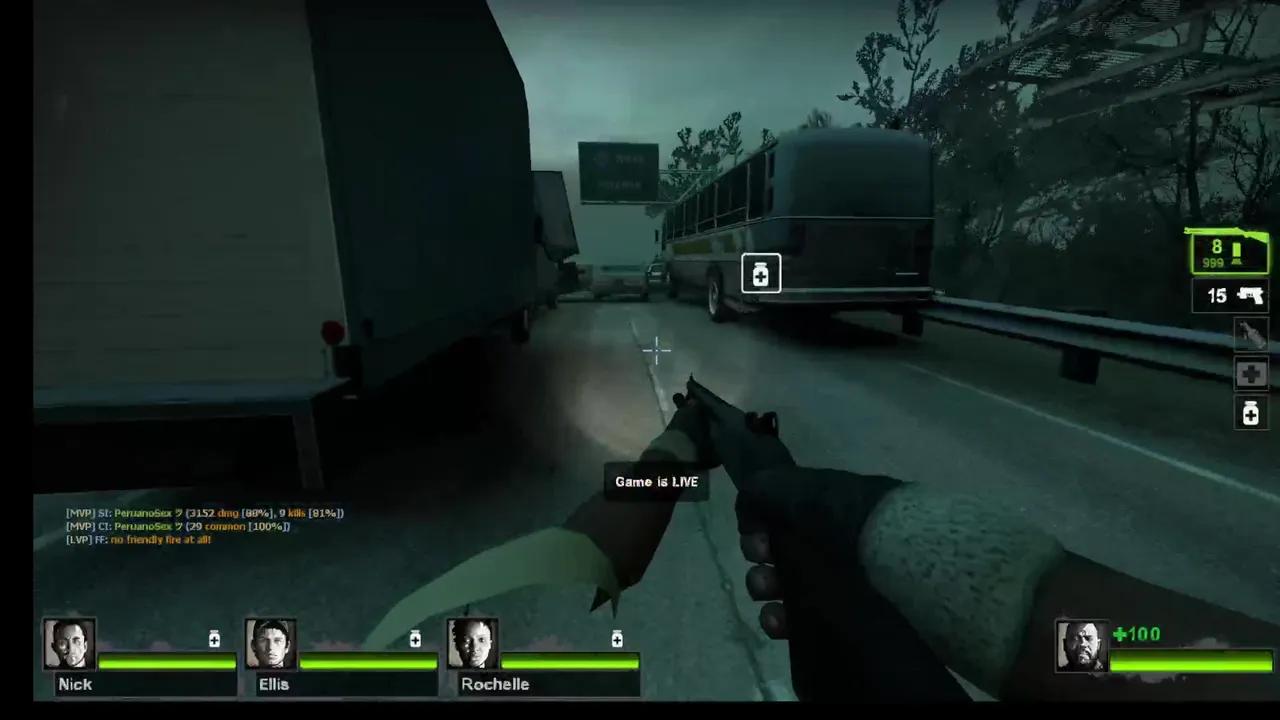Select the molotov throwable slot
The image size is (1280, 720).
pyautogui.click(x=1250, y=334)
